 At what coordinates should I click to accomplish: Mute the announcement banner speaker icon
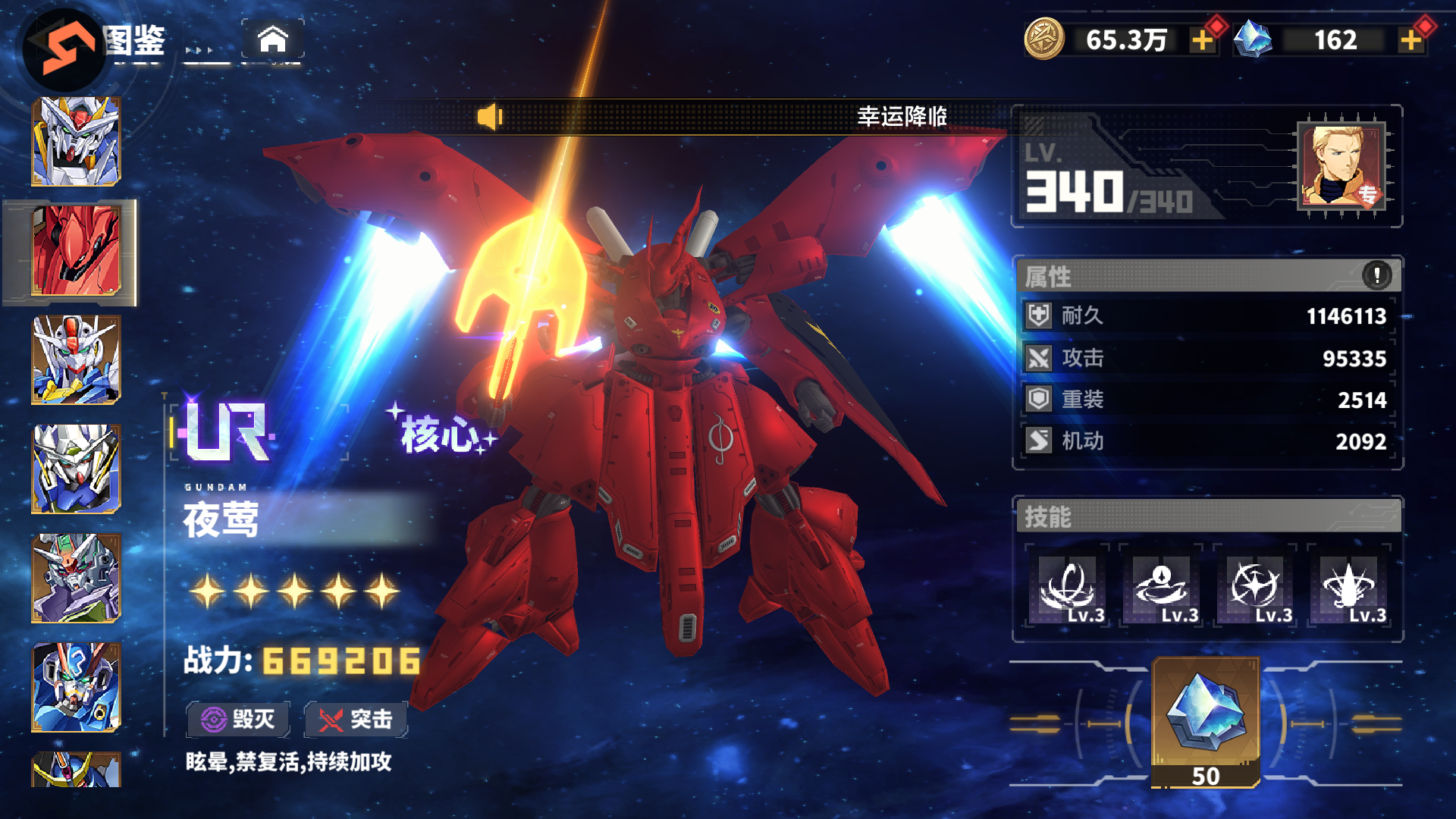tap(490, 115)
